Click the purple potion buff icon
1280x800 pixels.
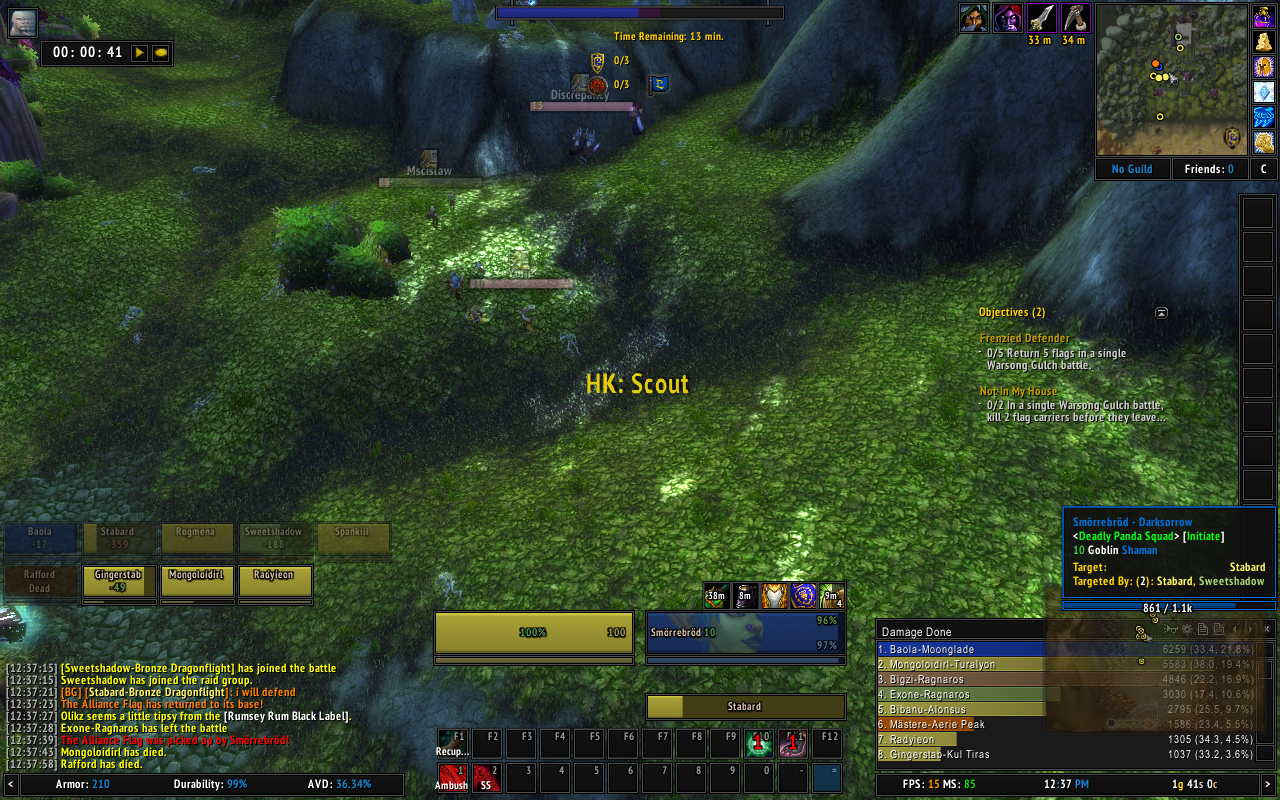click(1263, 17)
